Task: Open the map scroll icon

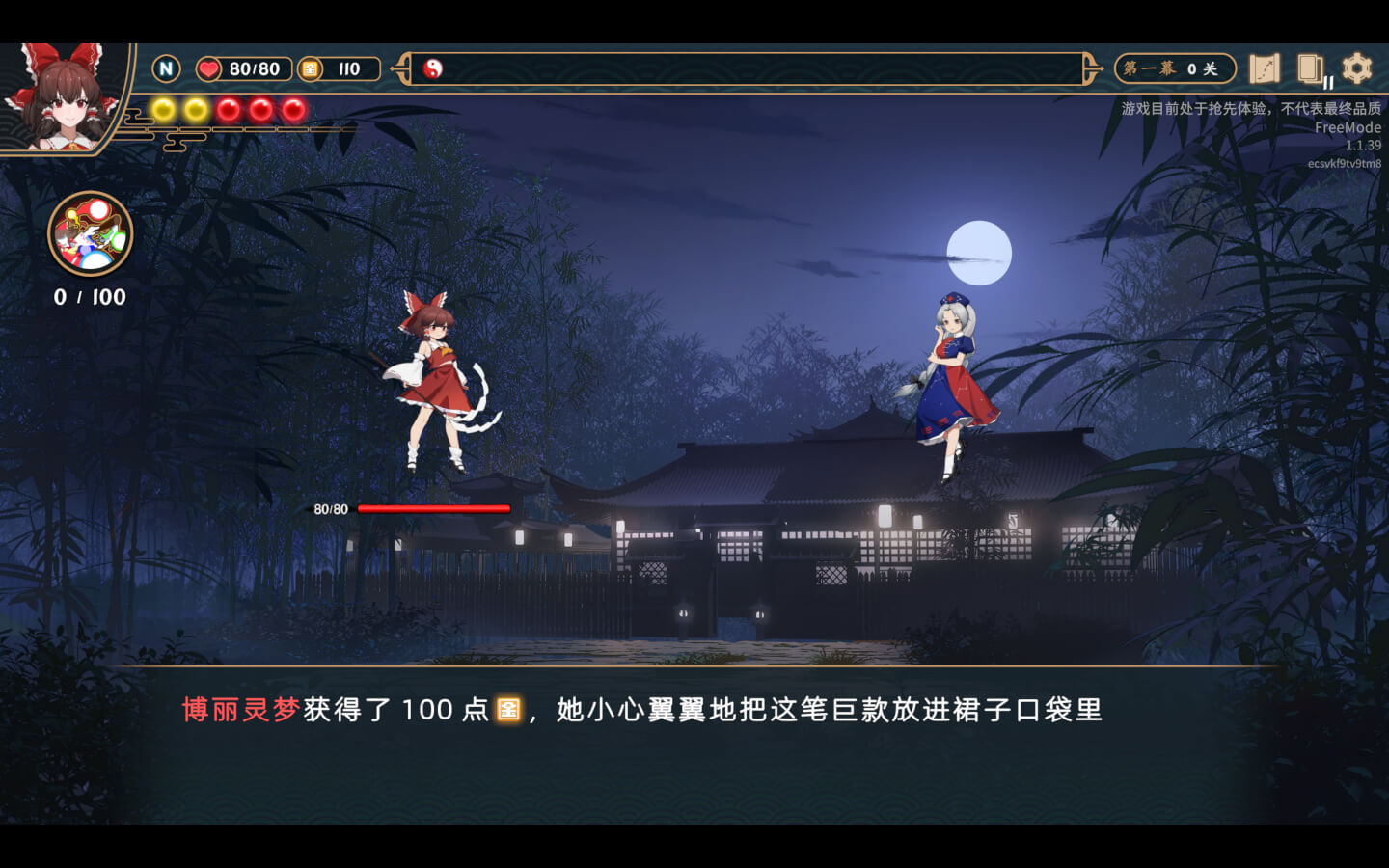Action: click(1264, 68)
